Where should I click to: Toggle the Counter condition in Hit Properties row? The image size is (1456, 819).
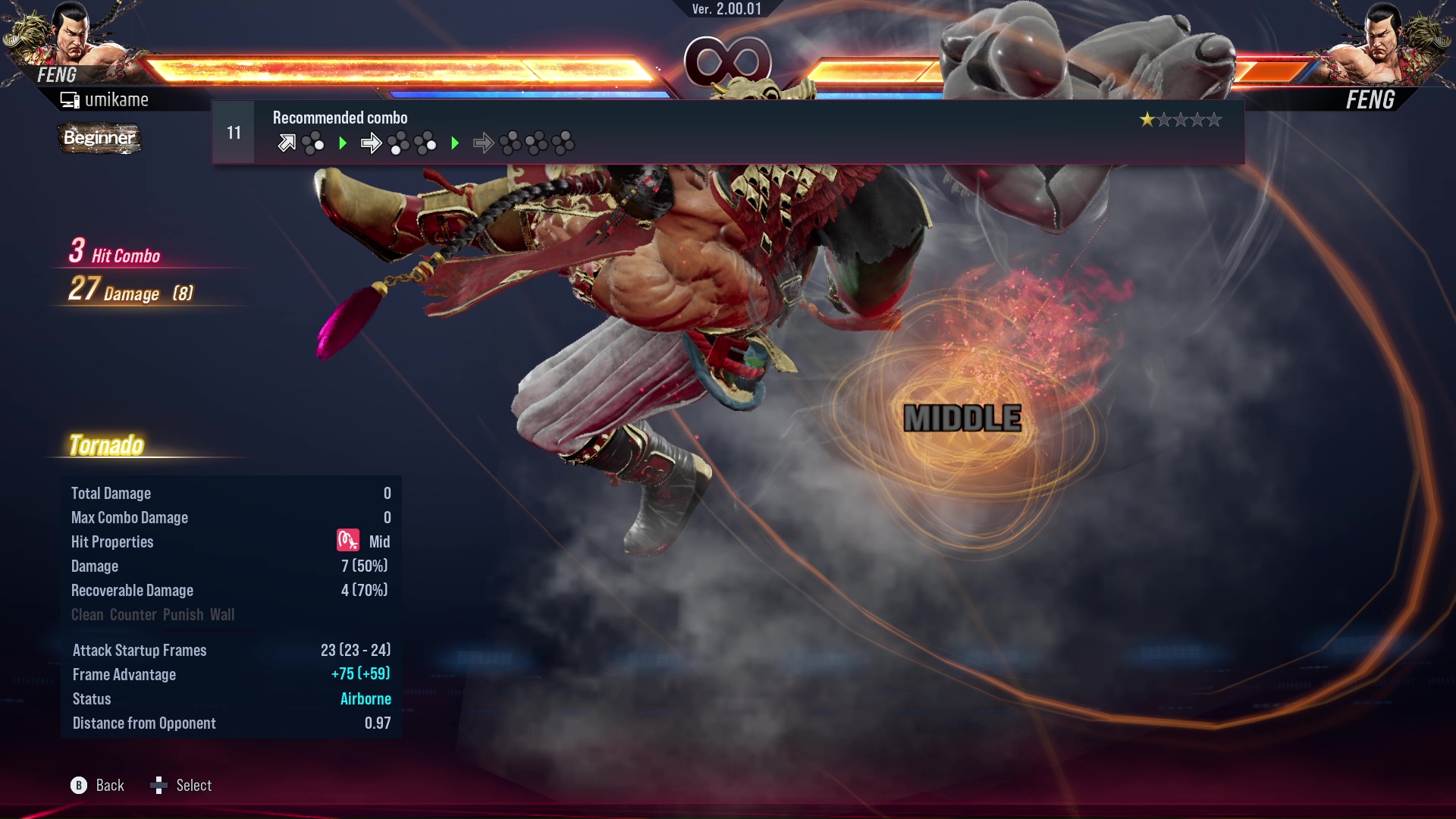point(133,615)
